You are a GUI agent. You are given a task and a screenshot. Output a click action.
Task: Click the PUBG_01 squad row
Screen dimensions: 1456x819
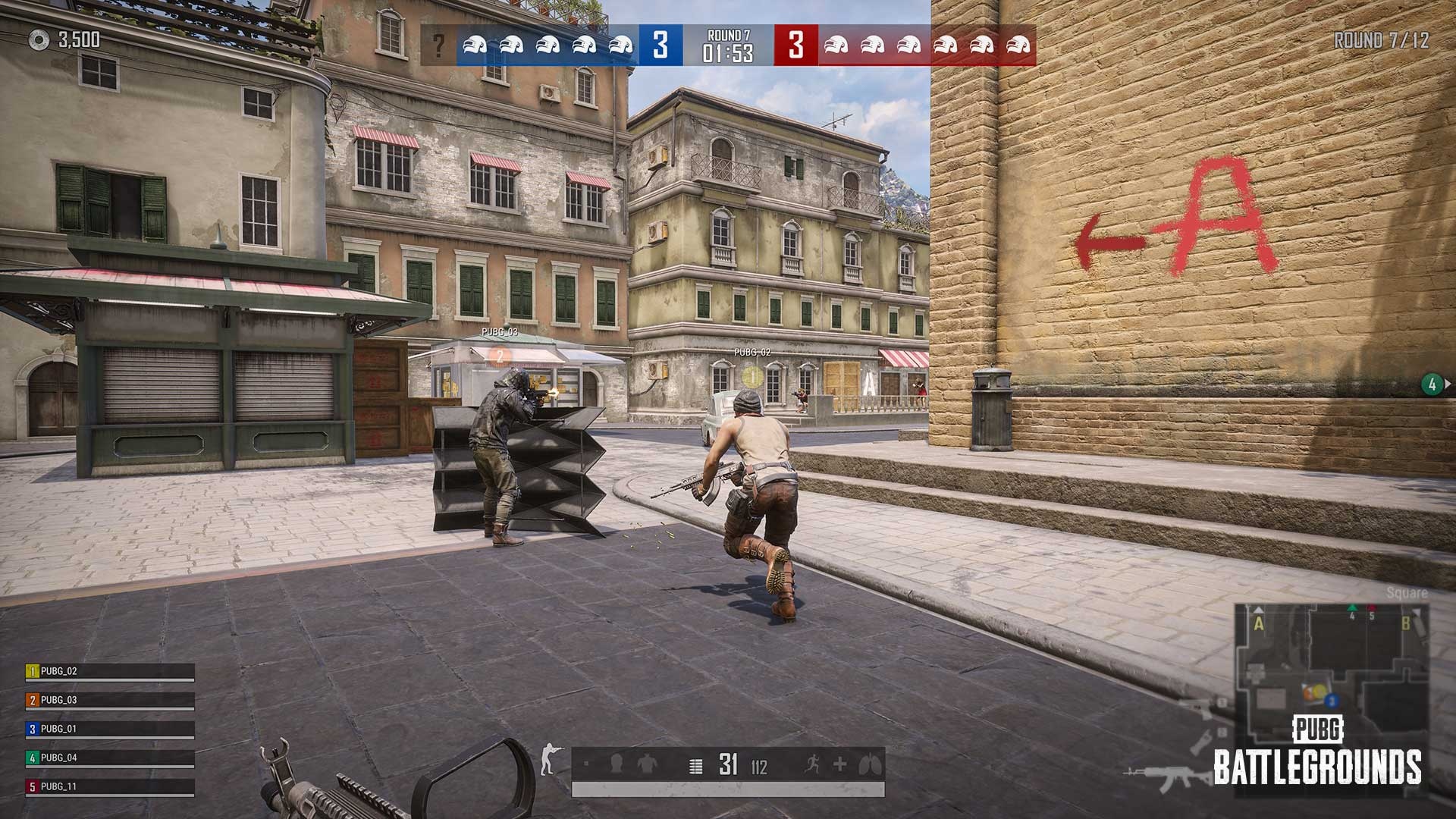(x=110, y=730)
